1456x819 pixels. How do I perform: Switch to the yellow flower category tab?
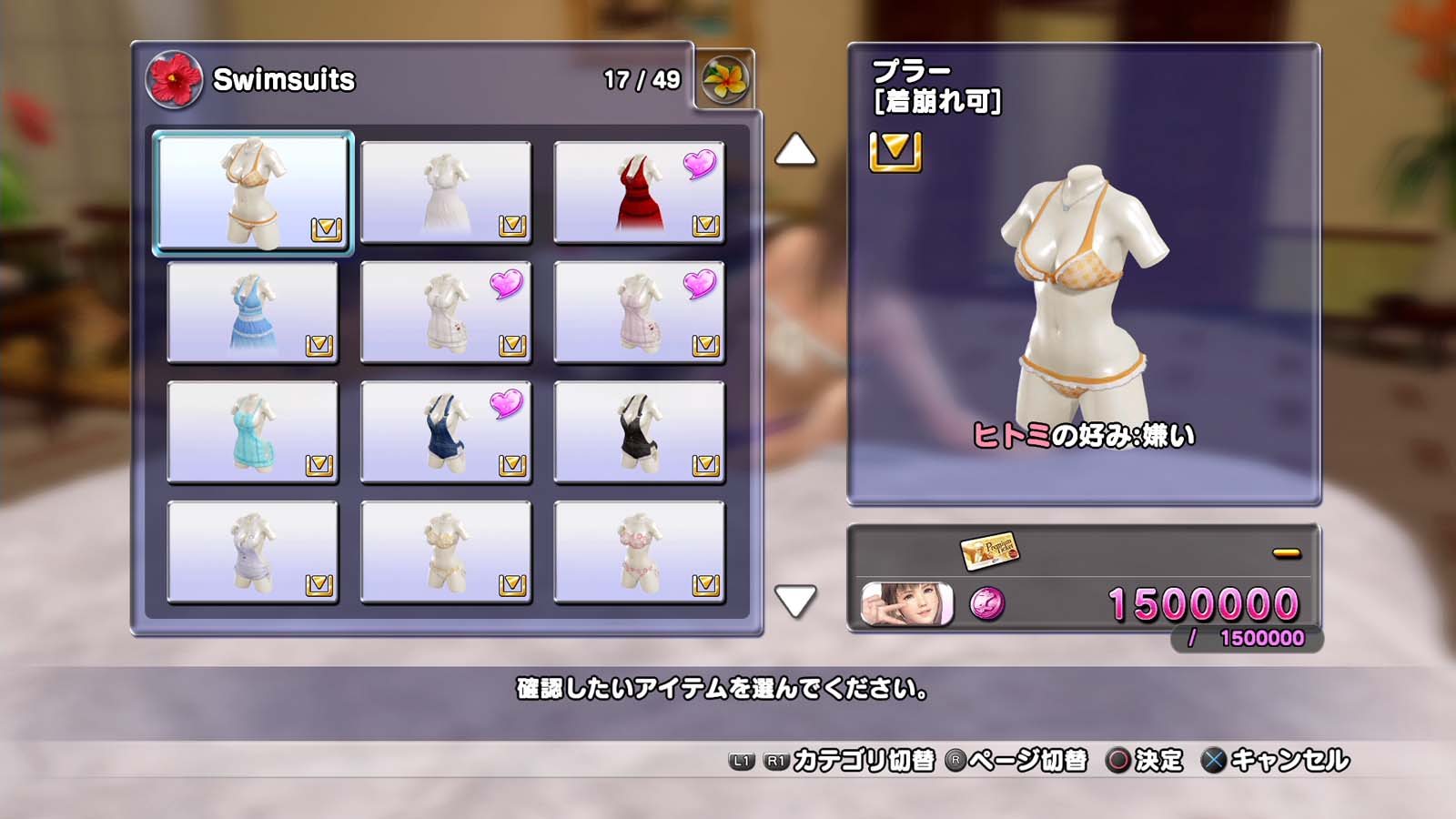tap(724, 80)
